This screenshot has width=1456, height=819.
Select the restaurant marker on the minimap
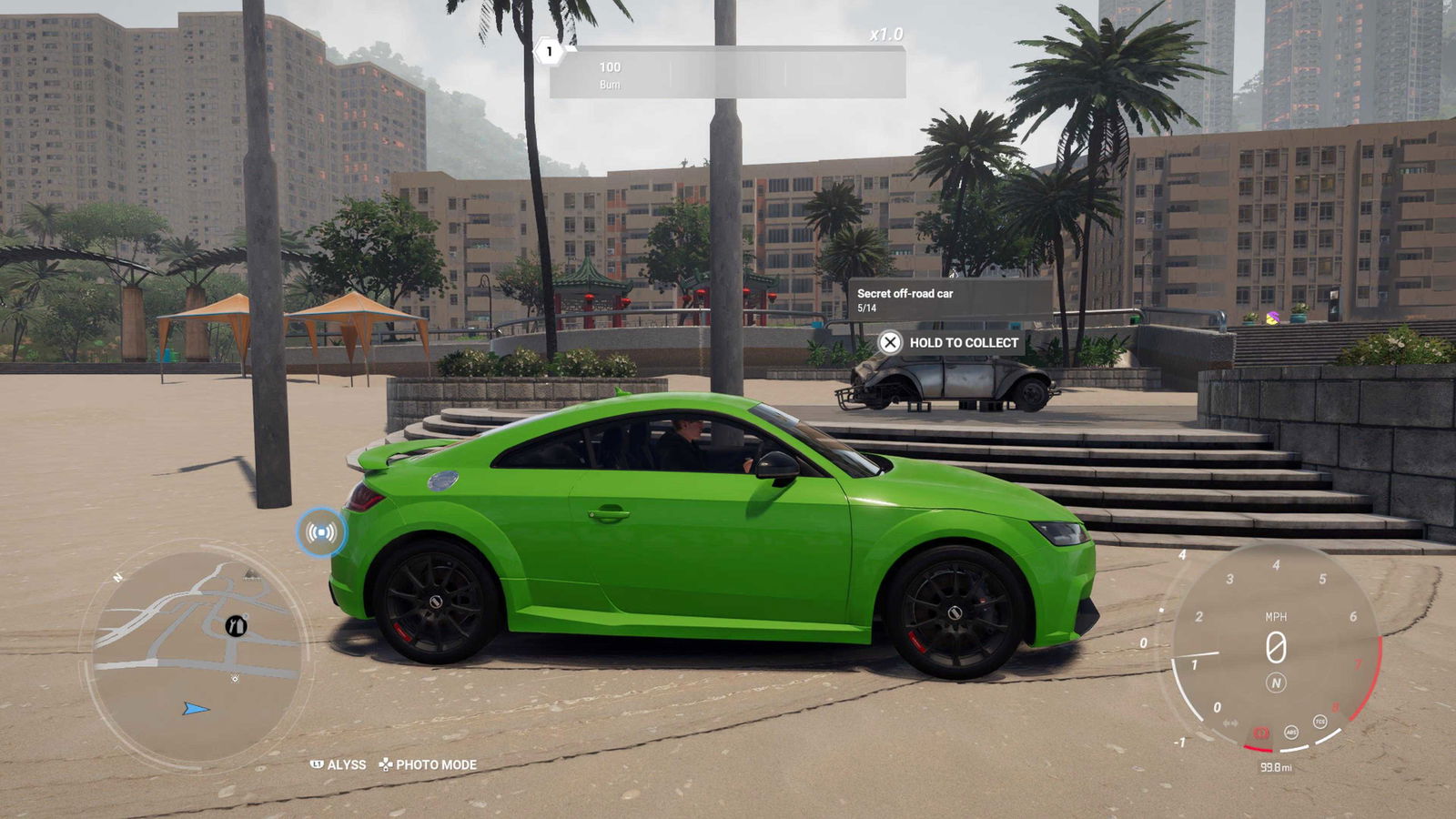tap(237, 625)
